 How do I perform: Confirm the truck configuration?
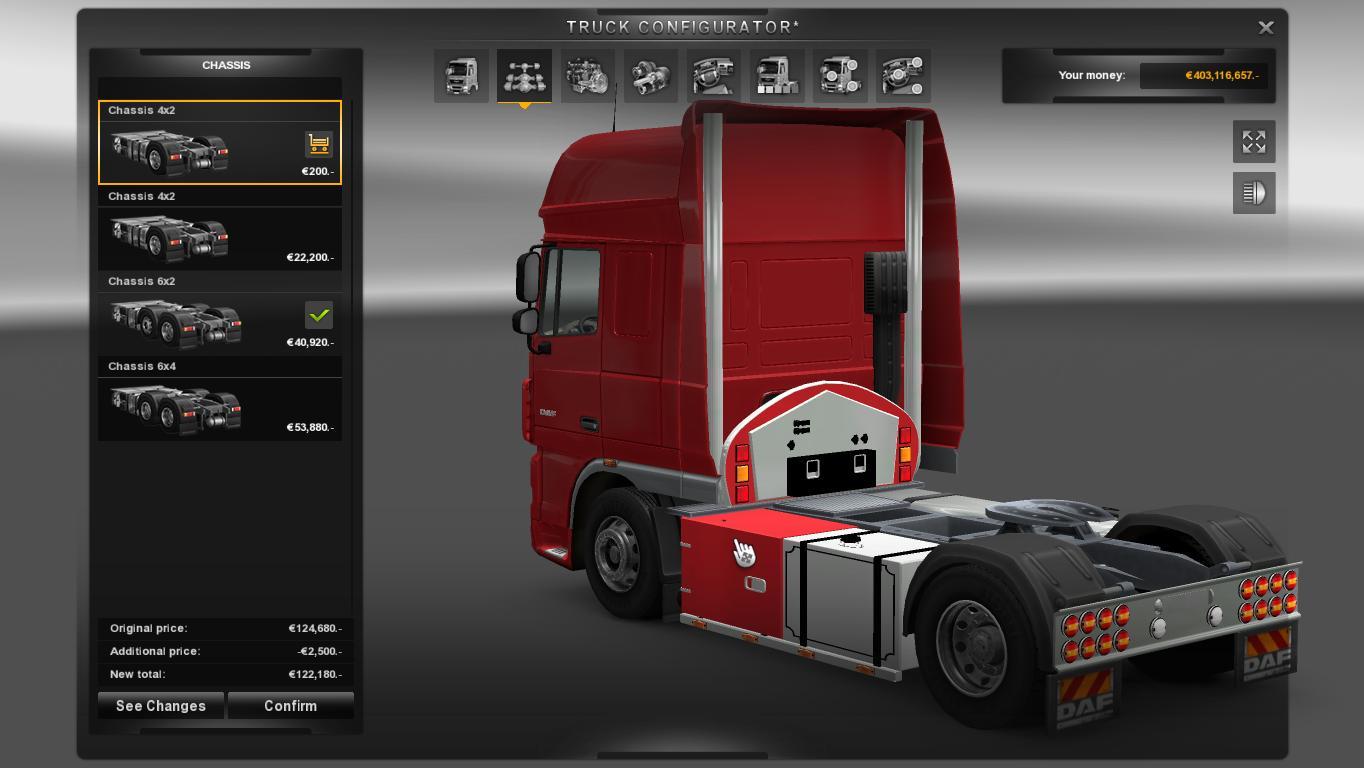pos(290,706)
